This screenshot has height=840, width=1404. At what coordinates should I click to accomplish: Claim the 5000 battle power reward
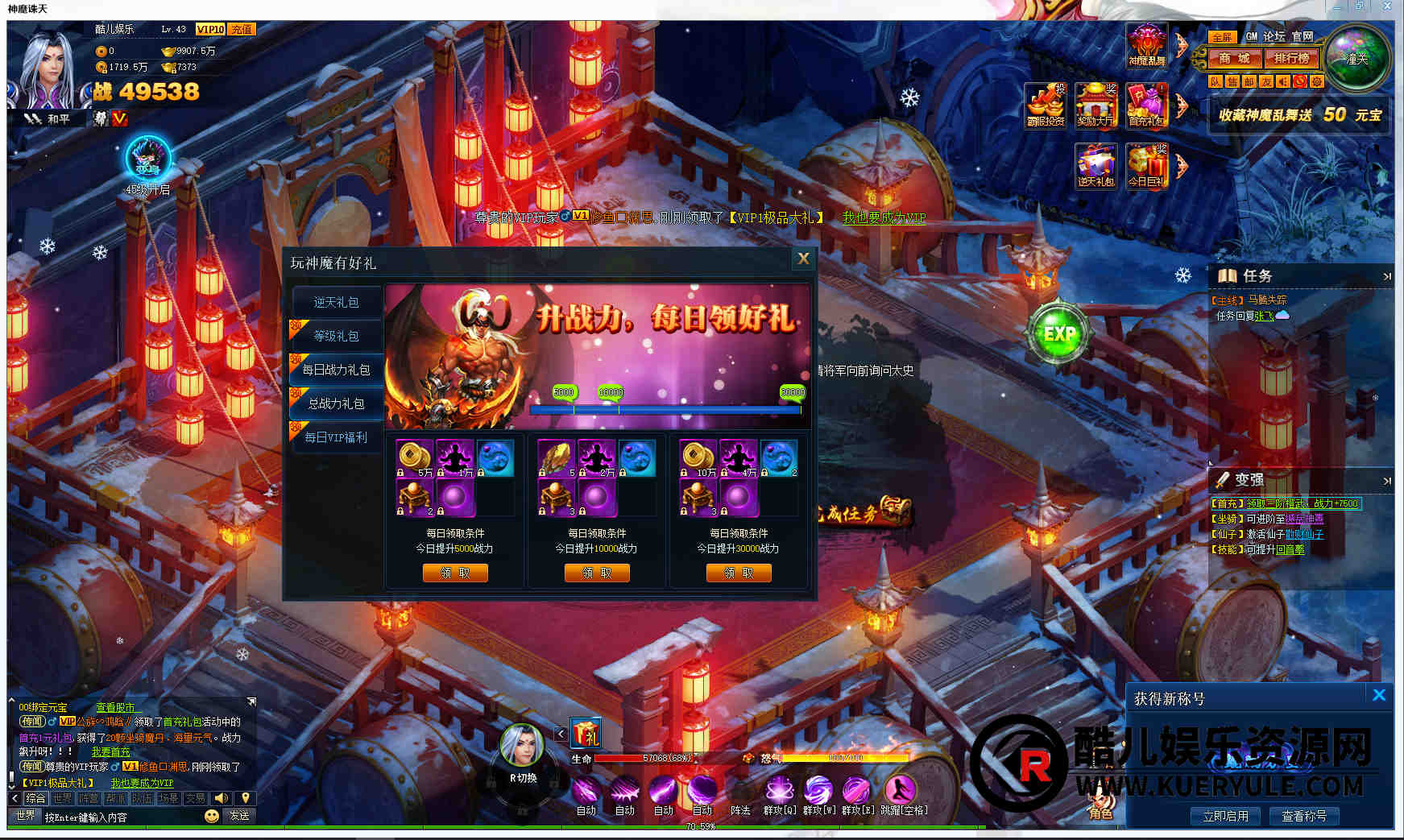point(455,573)
